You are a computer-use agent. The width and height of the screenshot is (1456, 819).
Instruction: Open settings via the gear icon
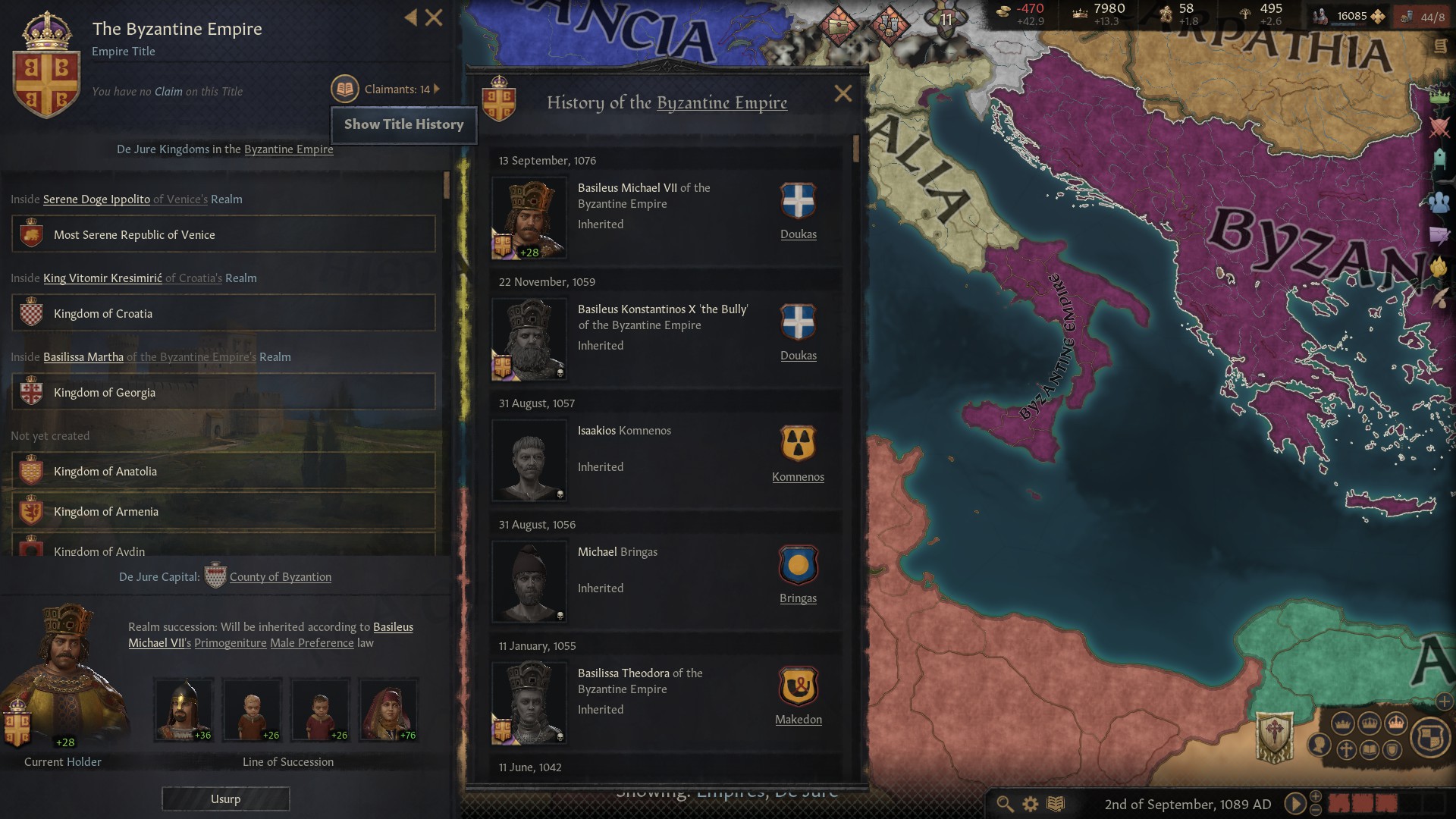(1030, 803)
